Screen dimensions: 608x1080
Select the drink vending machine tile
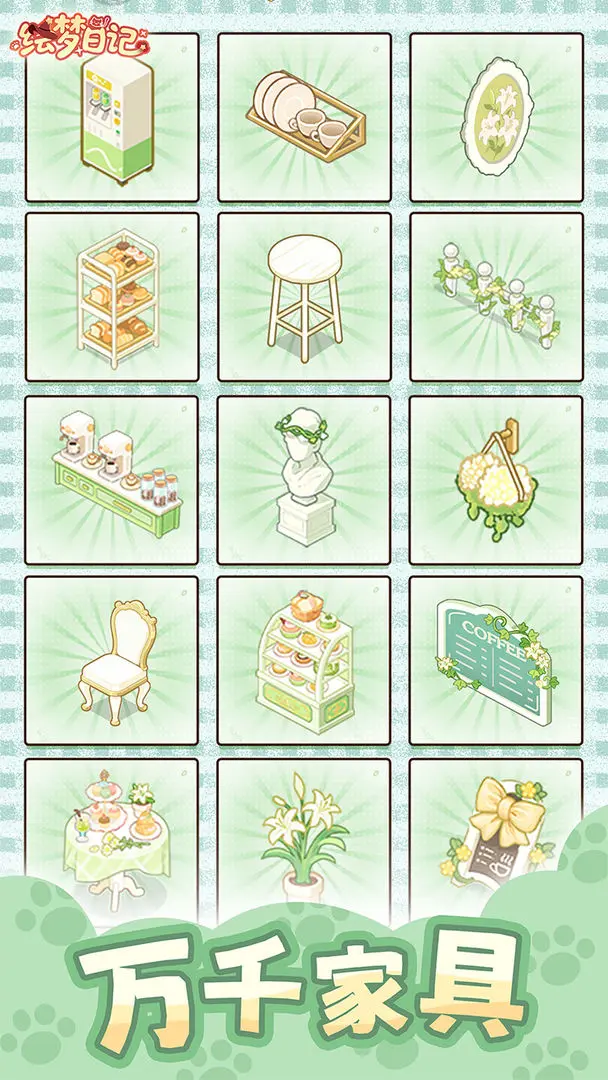[x=112, y=117]
